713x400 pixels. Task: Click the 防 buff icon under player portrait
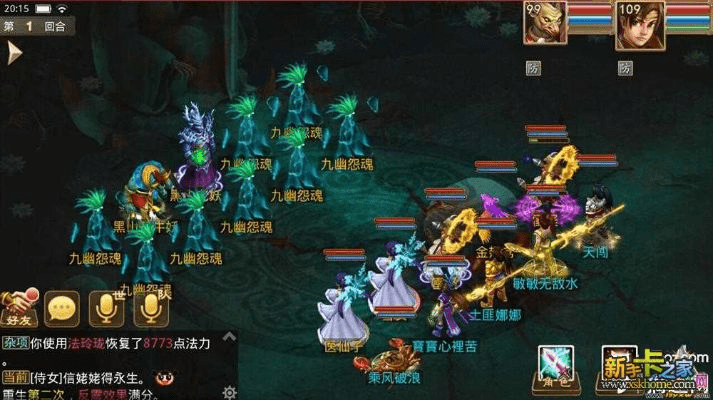[625, 68]
